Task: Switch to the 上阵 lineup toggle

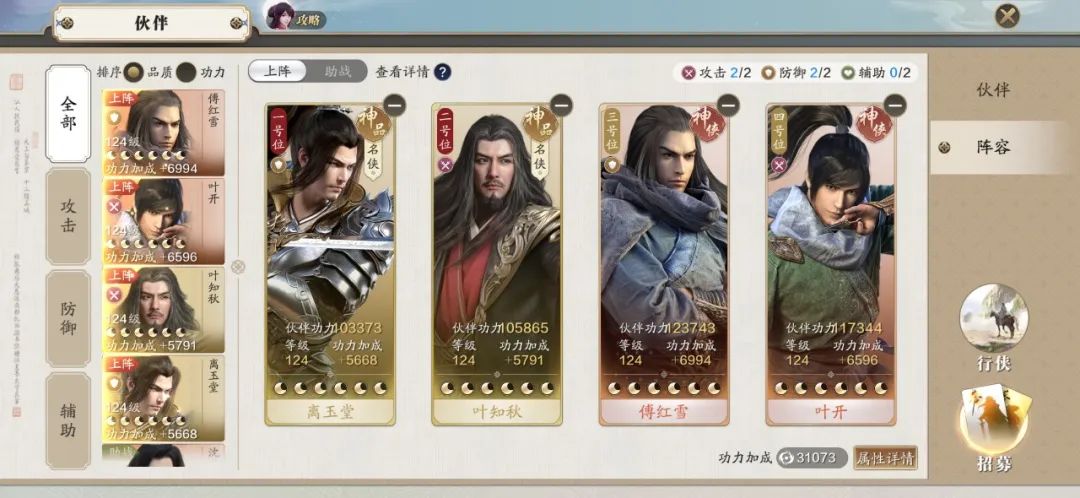Action: [278, 71]
